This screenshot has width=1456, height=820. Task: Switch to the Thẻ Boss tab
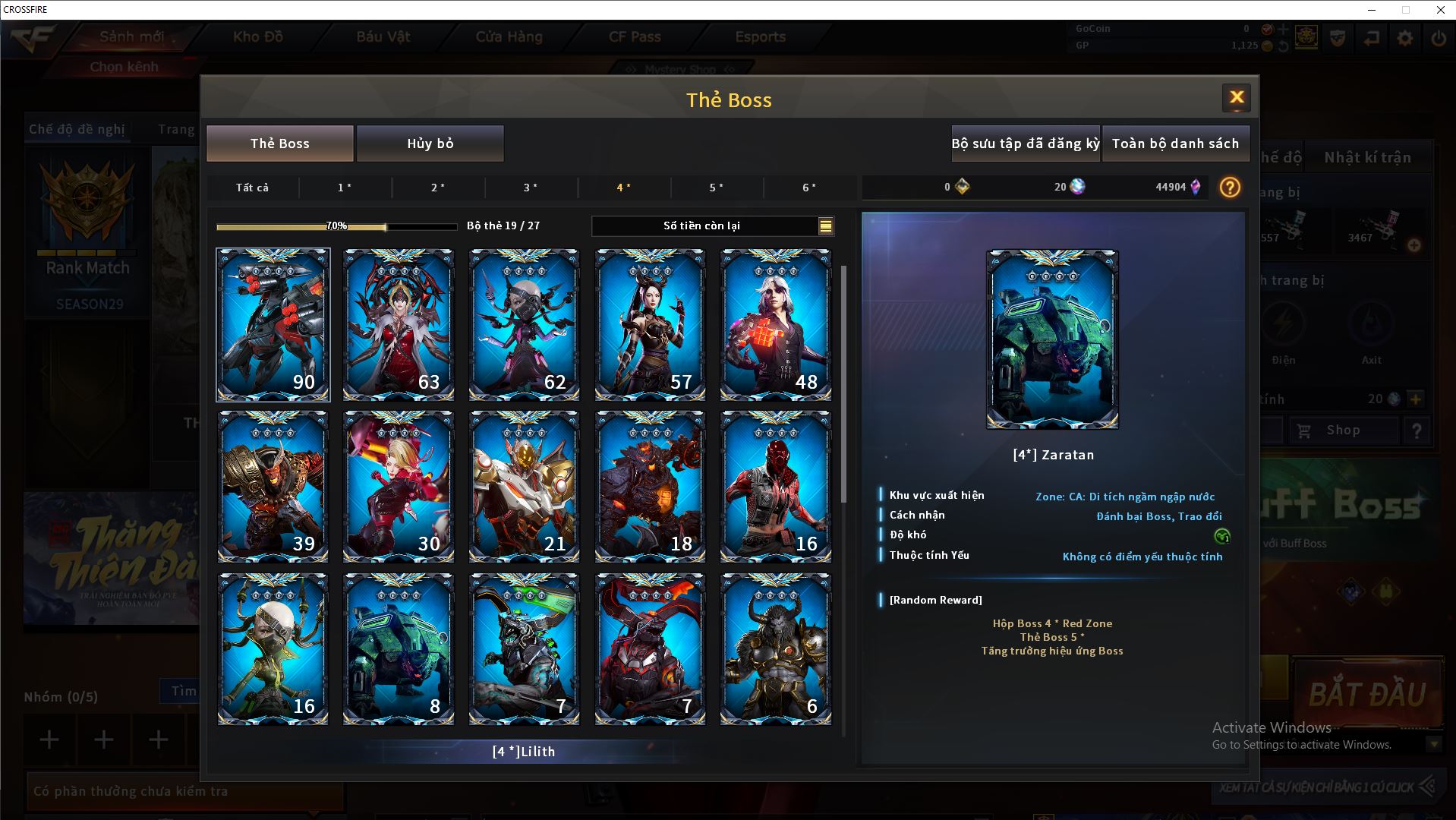[279, 143]
